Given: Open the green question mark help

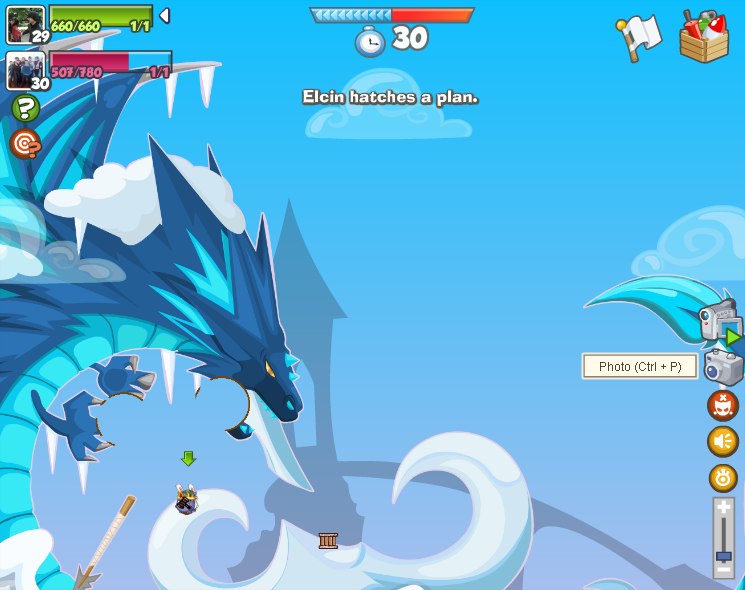Looking at the screenshot, I should 25,108.
